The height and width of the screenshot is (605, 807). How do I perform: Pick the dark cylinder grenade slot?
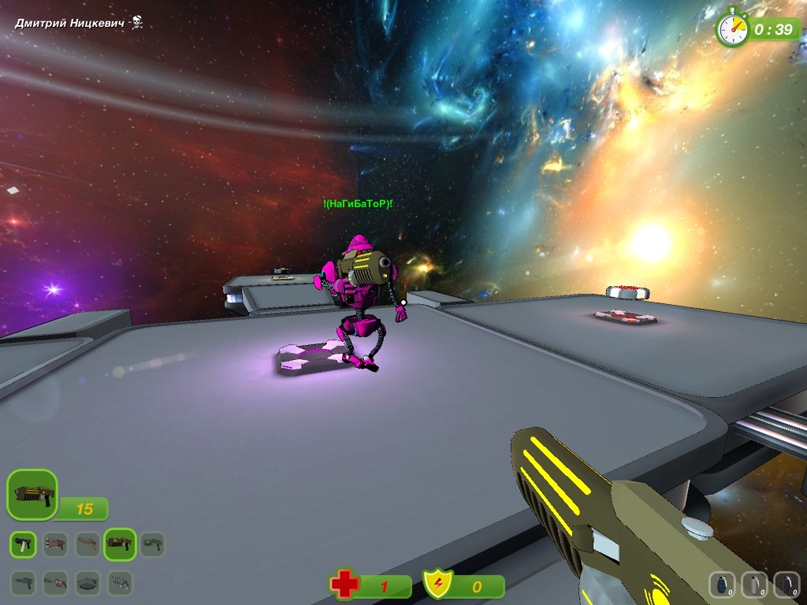787,583
